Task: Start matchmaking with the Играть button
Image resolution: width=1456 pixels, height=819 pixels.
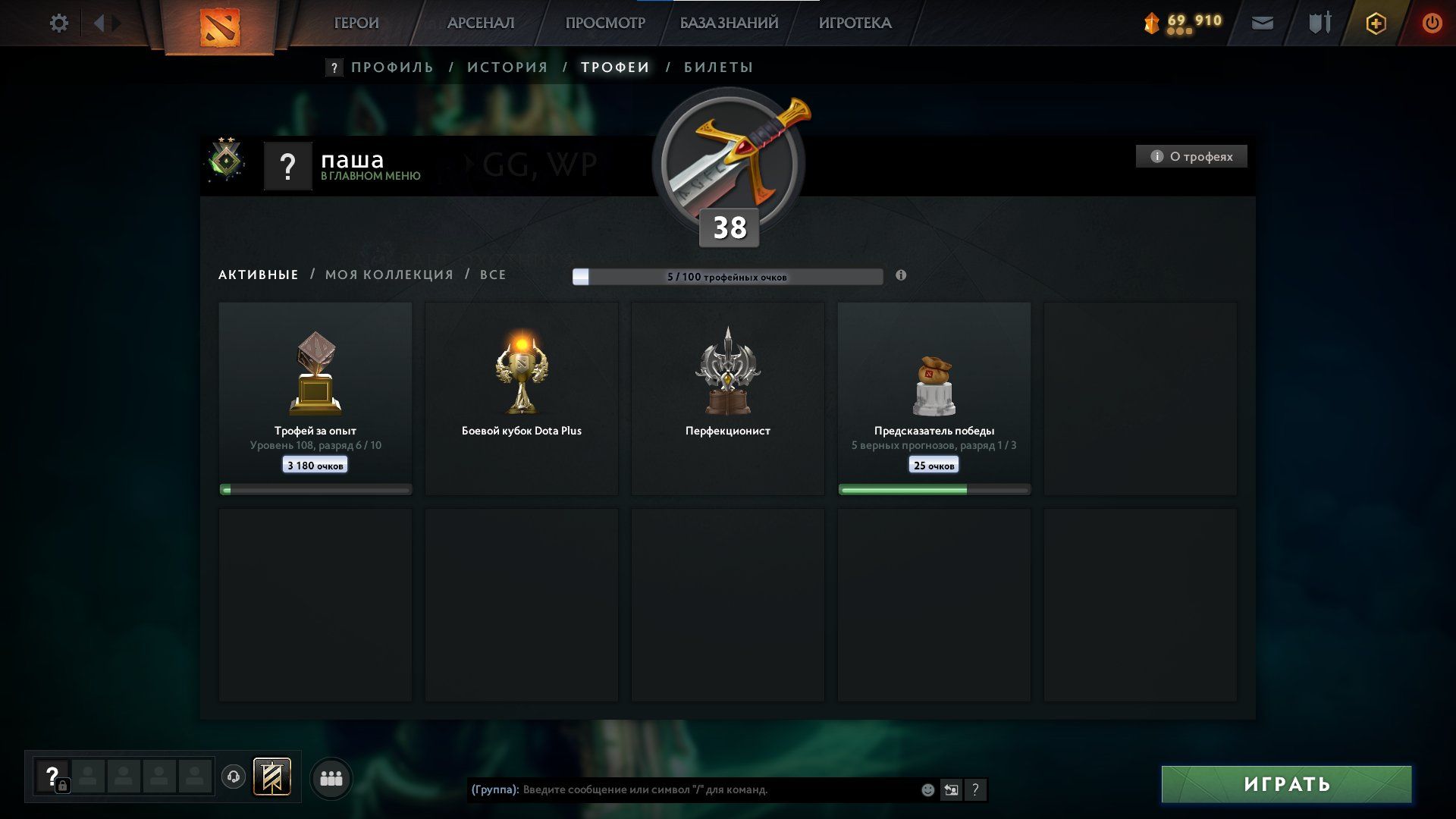Action: 1286,784
